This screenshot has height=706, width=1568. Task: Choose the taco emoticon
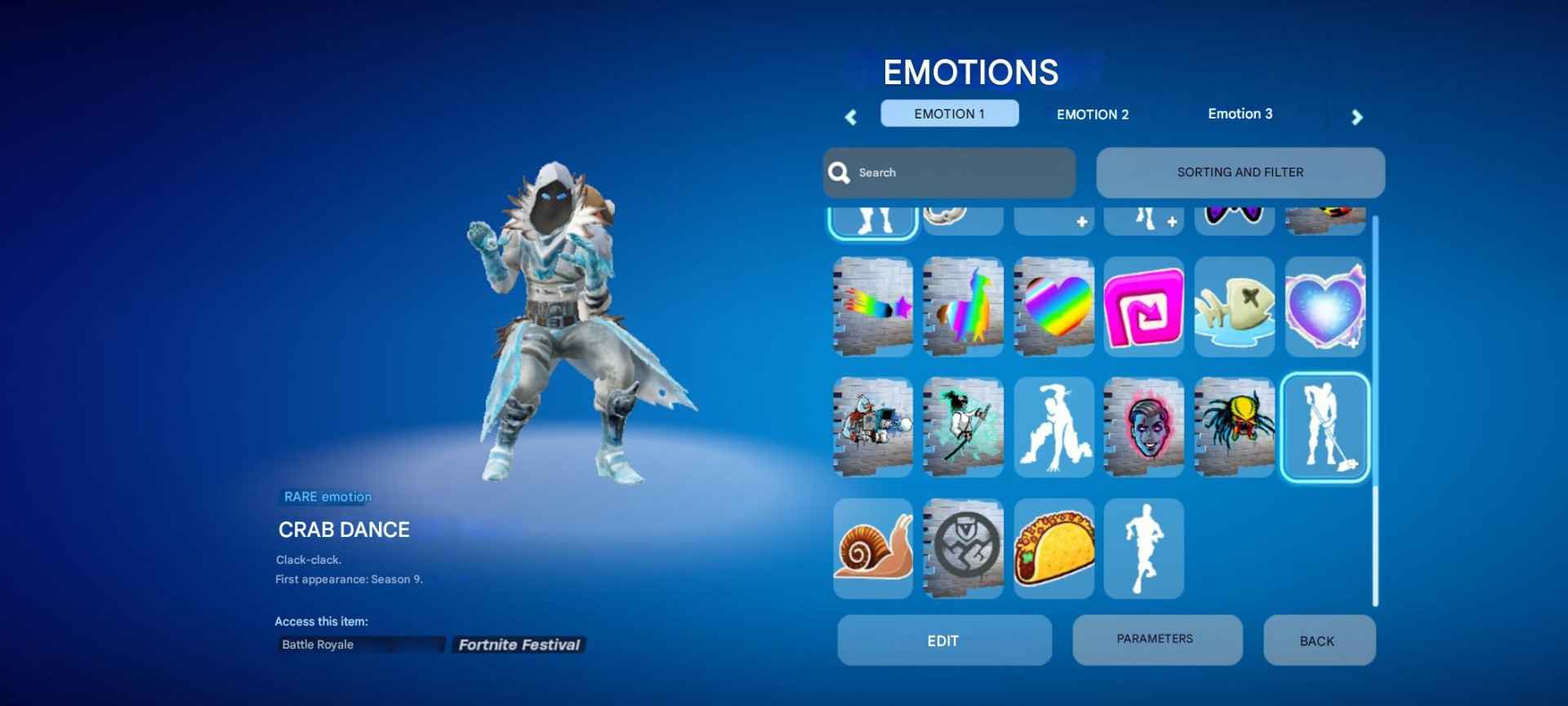(x=1053, y=548)
